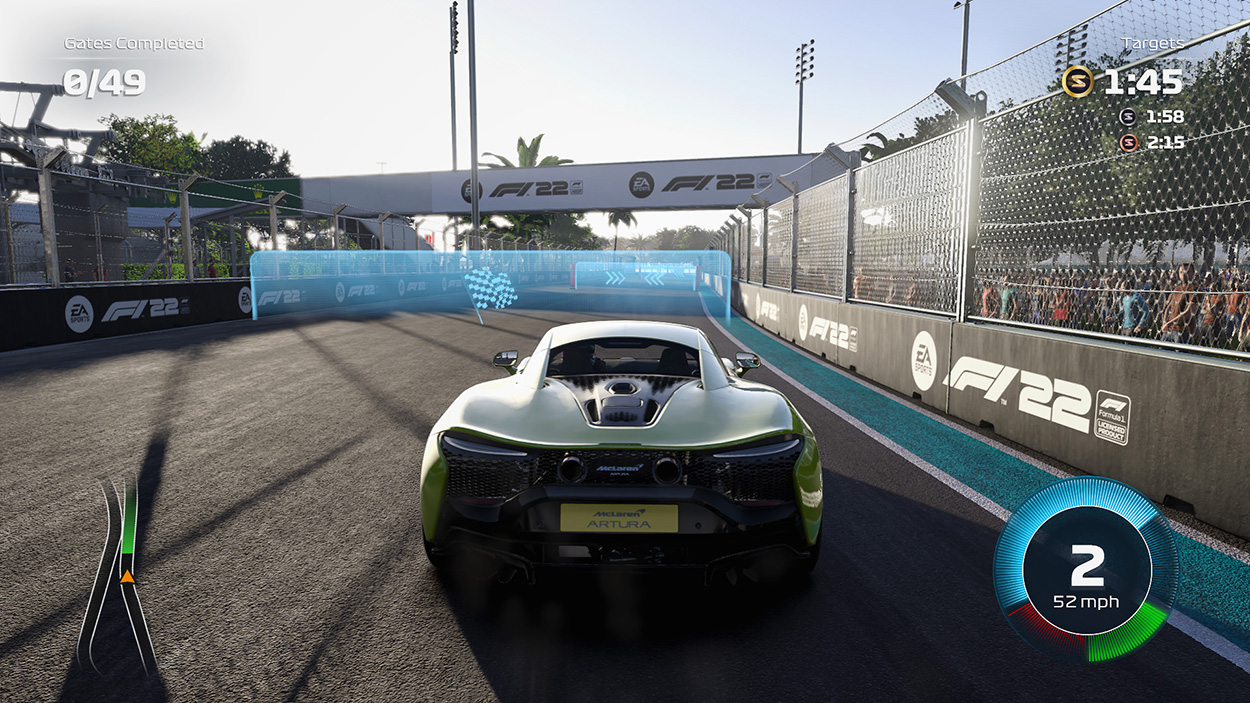Select the bronze medal target icon
The image size is (1250, 703).
(1127, 143)
